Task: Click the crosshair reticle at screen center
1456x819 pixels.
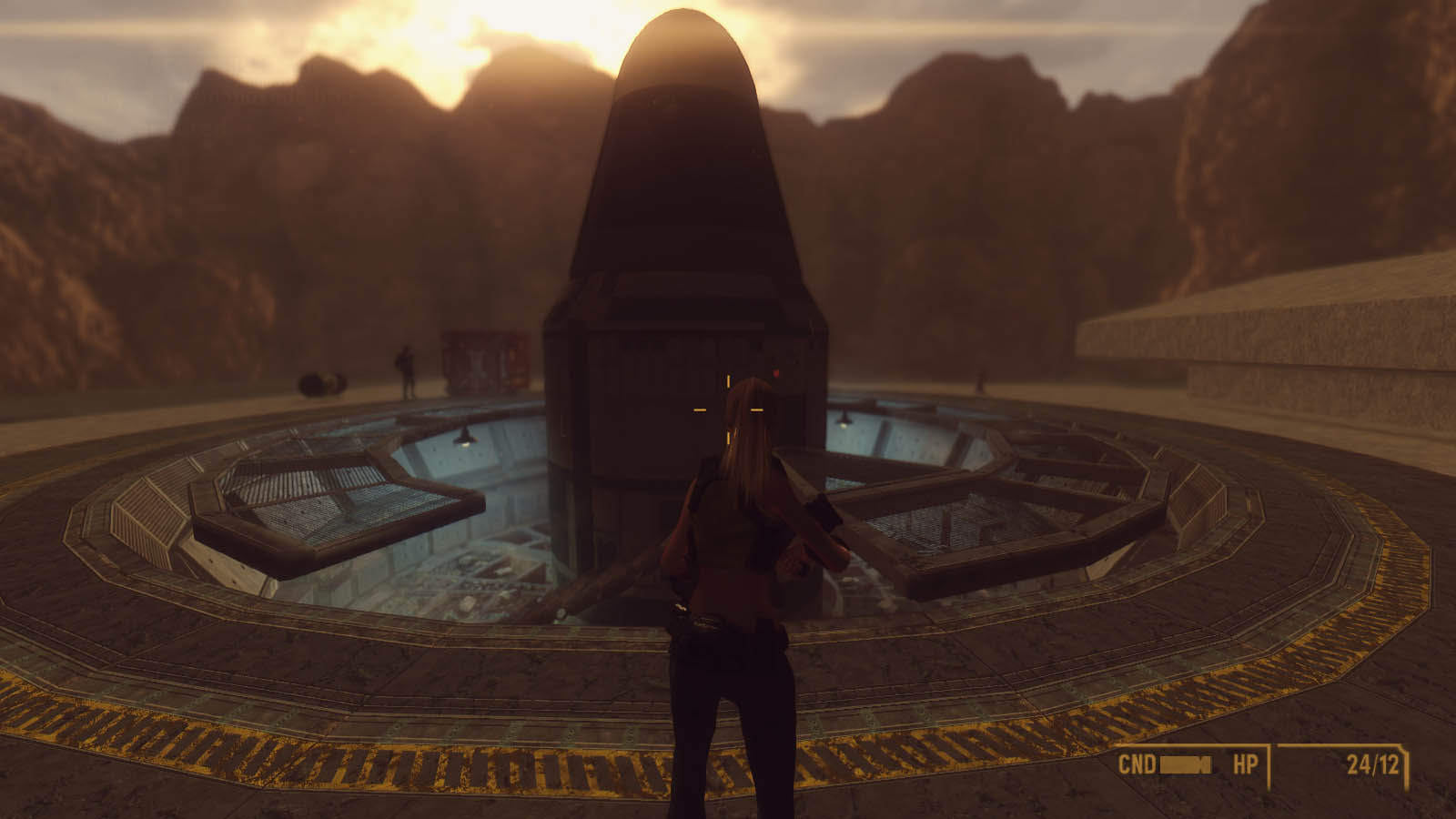Action: click(x=728, y=410)
